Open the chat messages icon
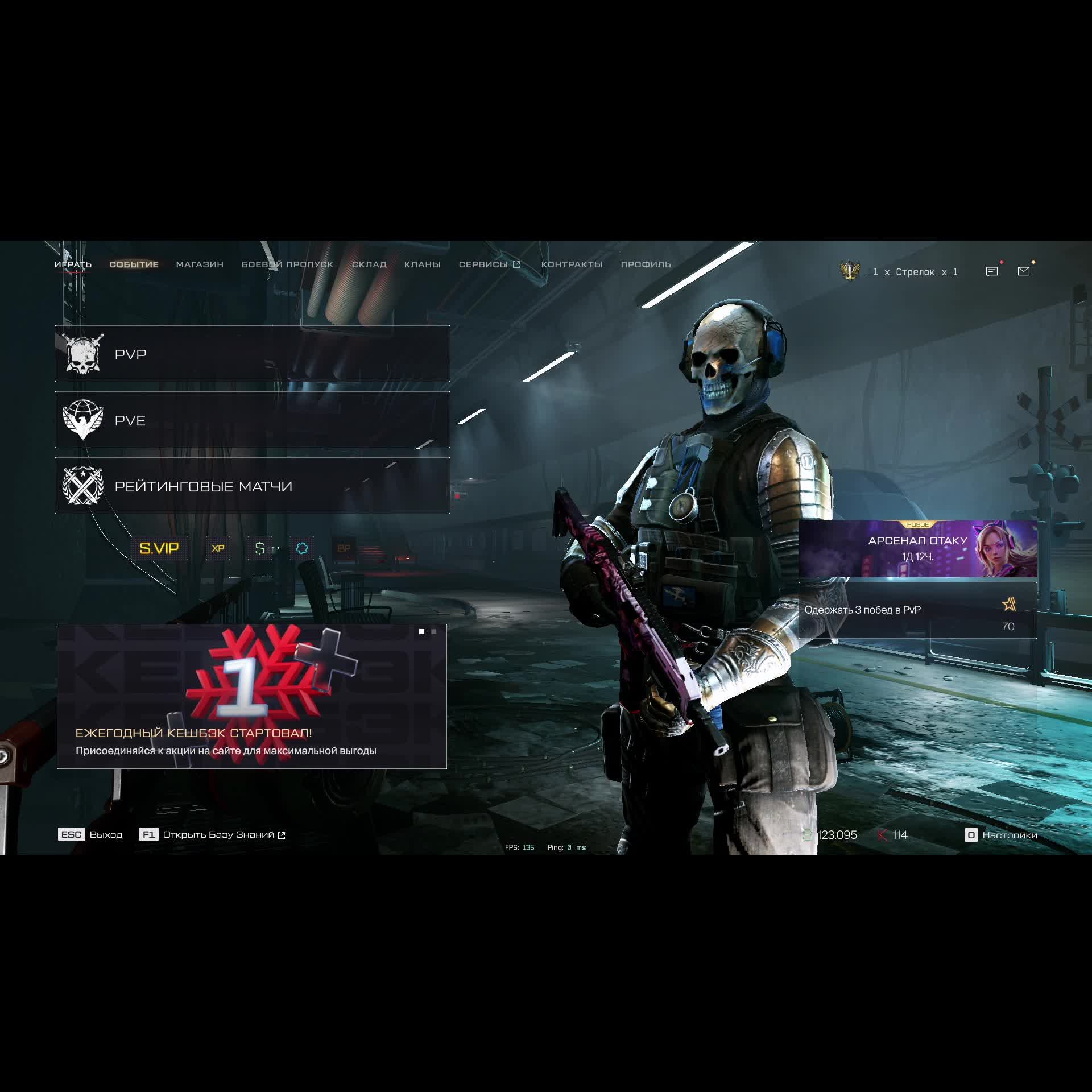Image resolution: width=1092 pixels, height=1092 pixels. pyautogui.click(x=992, y=271)
